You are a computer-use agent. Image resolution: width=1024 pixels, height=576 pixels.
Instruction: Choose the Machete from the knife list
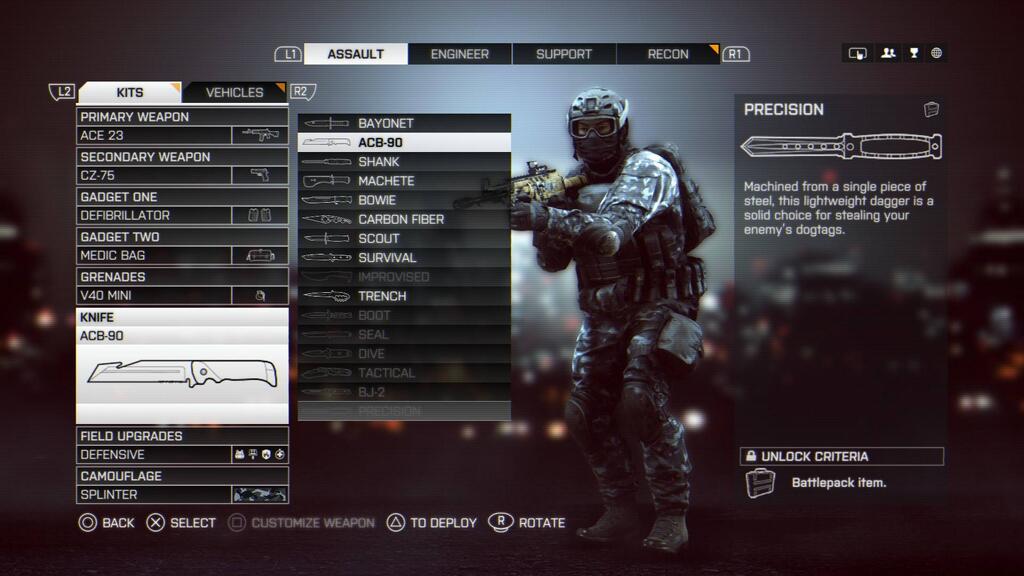[404, 181]
